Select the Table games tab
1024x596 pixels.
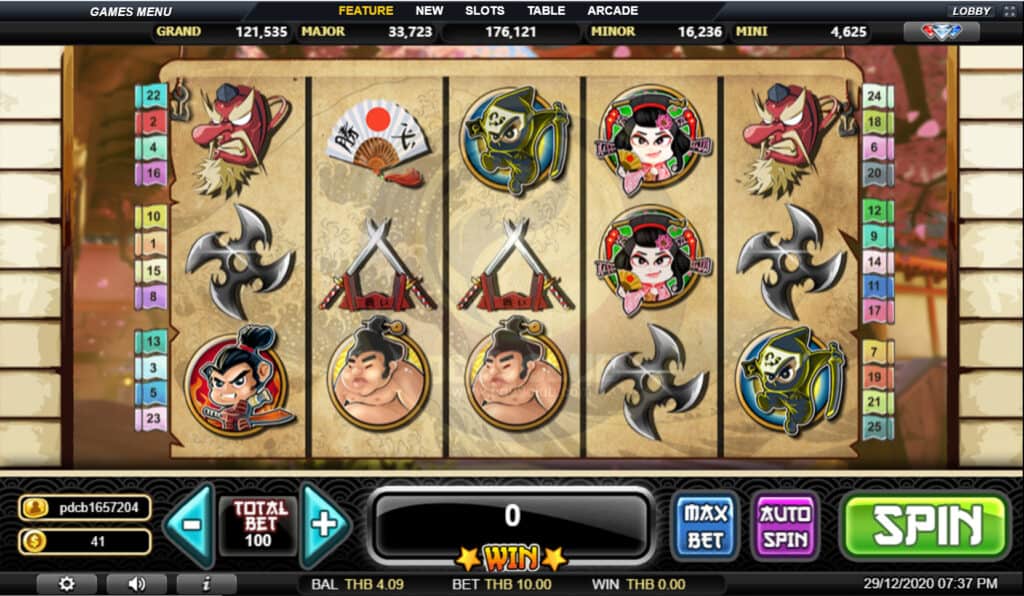pyautogui.click(x=546, y=11)
